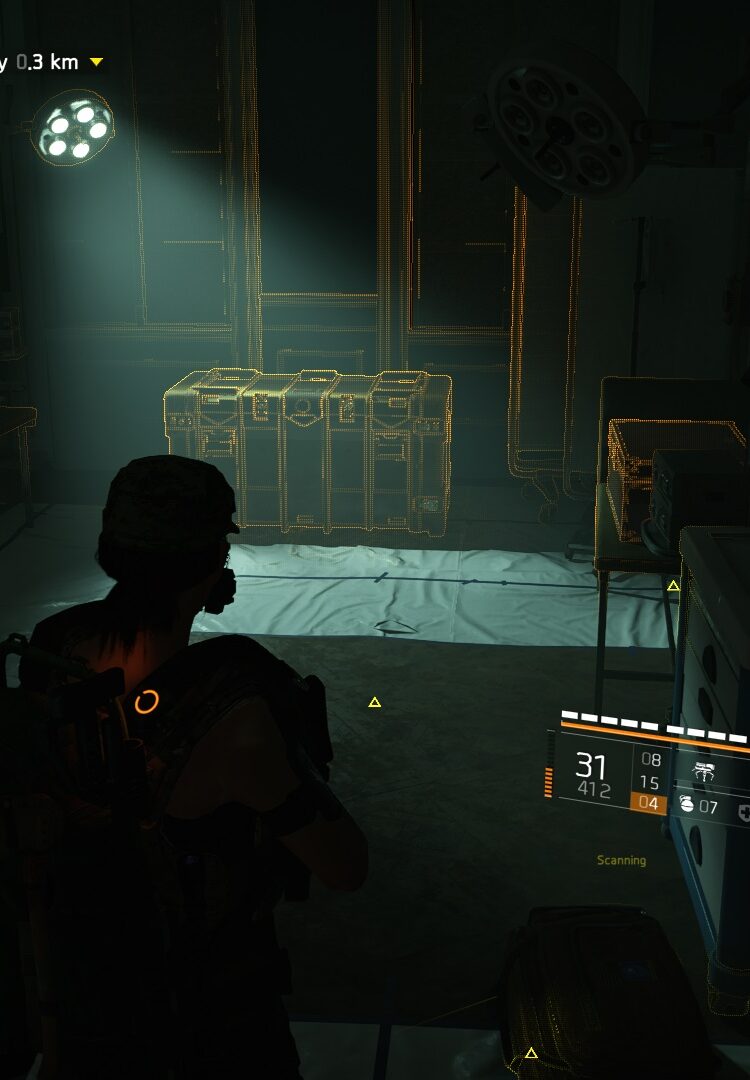Select the grenade icon
The height and width of the screenshot is (1080, 750).
point(687,805)
